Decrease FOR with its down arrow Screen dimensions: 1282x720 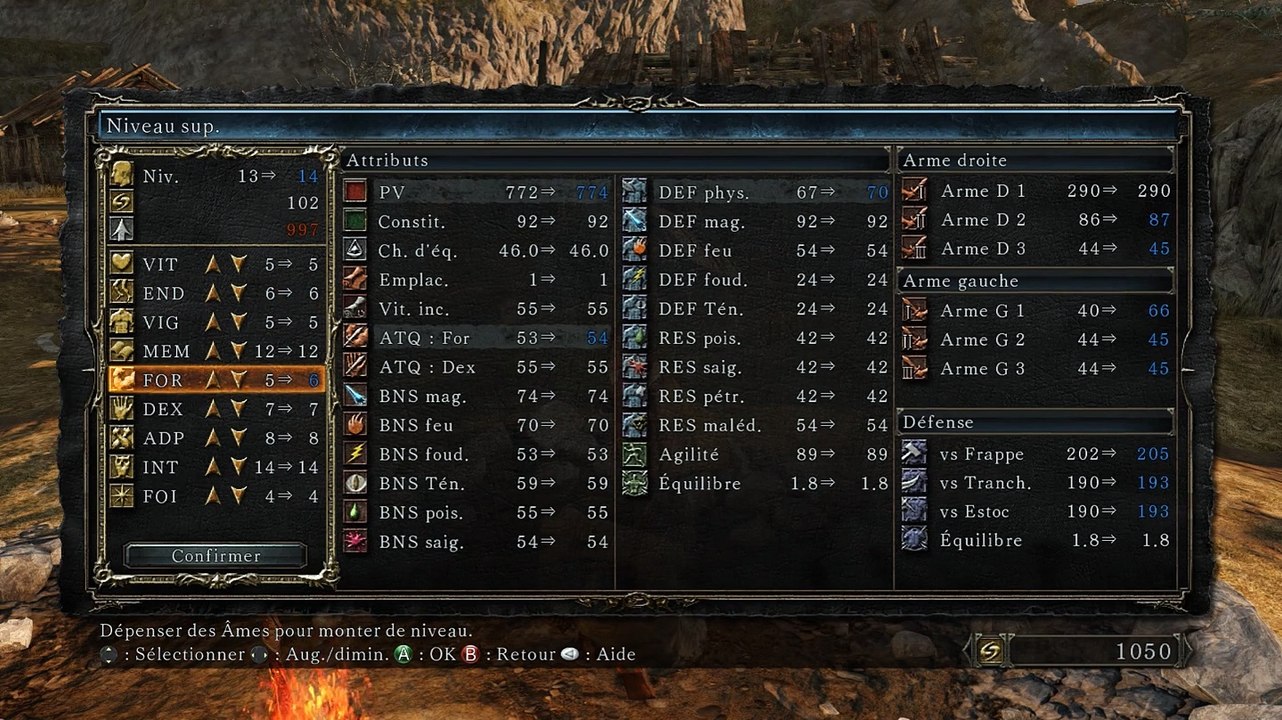pos(238,380)
